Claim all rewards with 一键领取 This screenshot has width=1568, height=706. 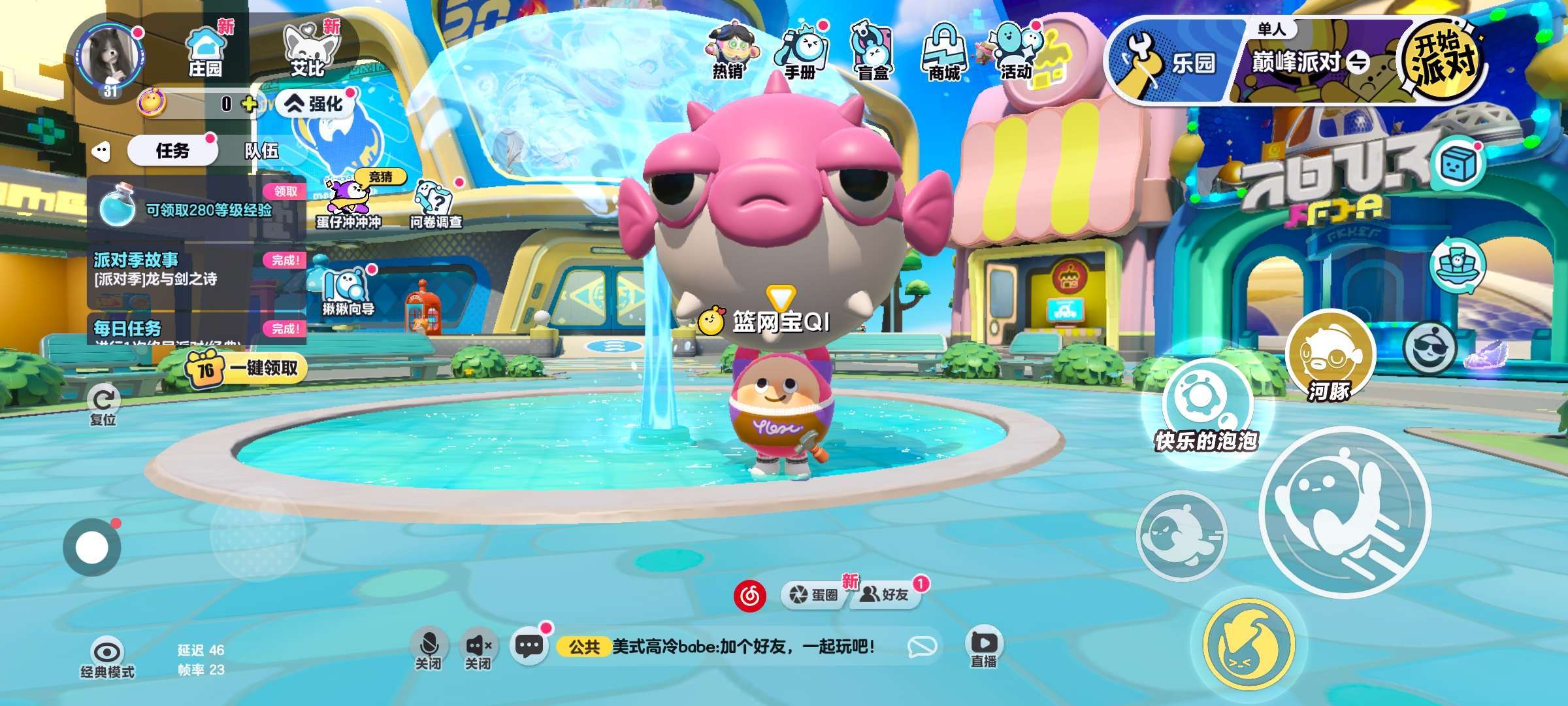click(245, 369)
